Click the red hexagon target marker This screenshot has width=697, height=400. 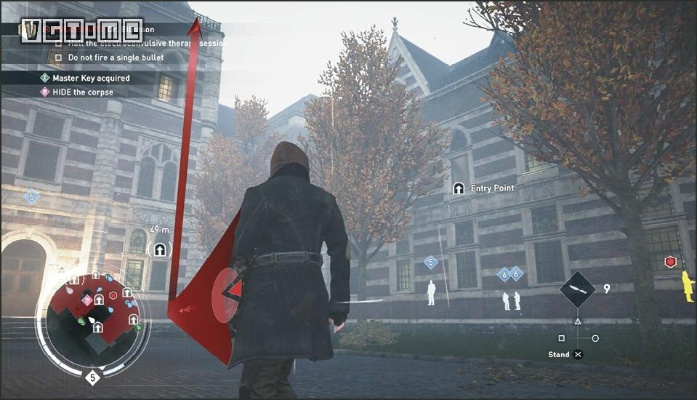click(x=671, y=262)
